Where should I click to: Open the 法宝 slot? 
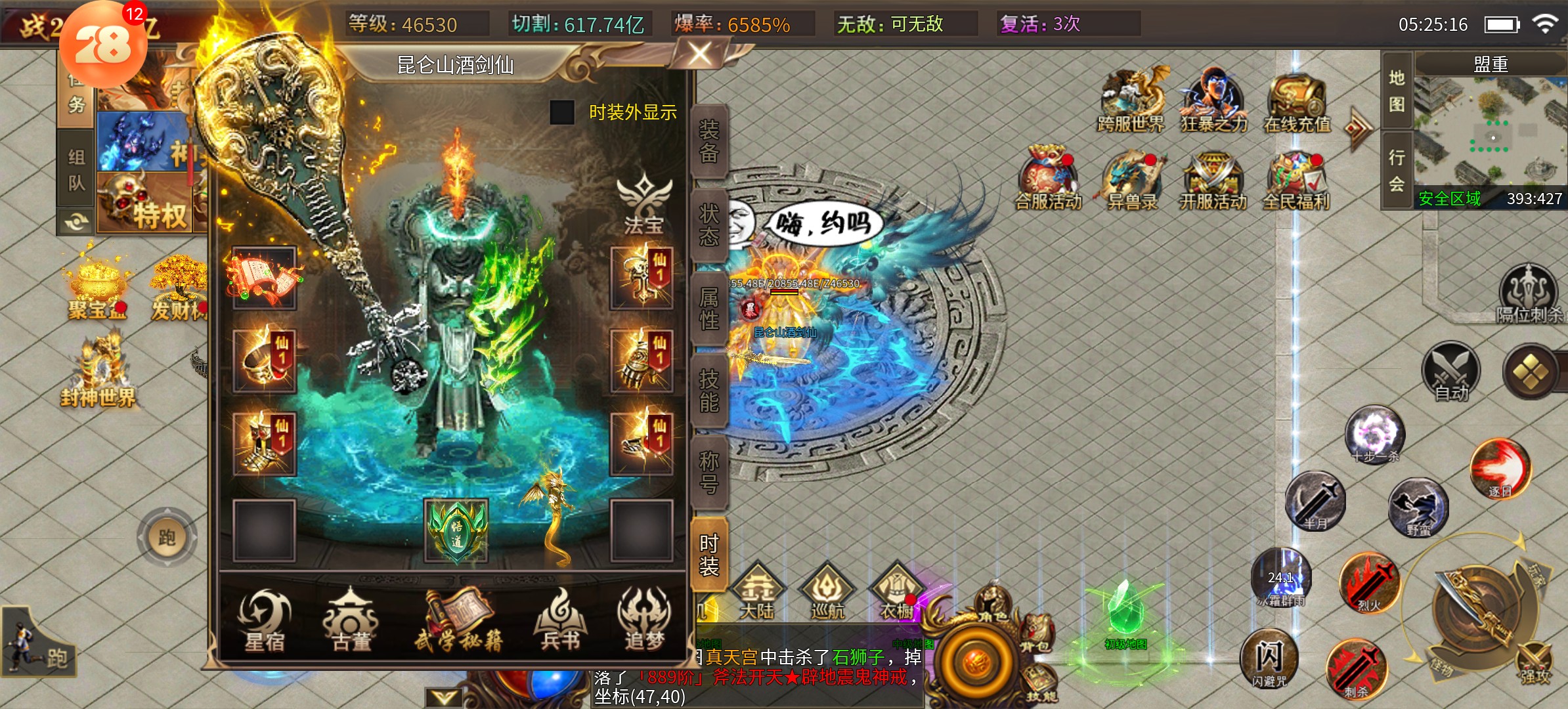[x=643, y=204]
